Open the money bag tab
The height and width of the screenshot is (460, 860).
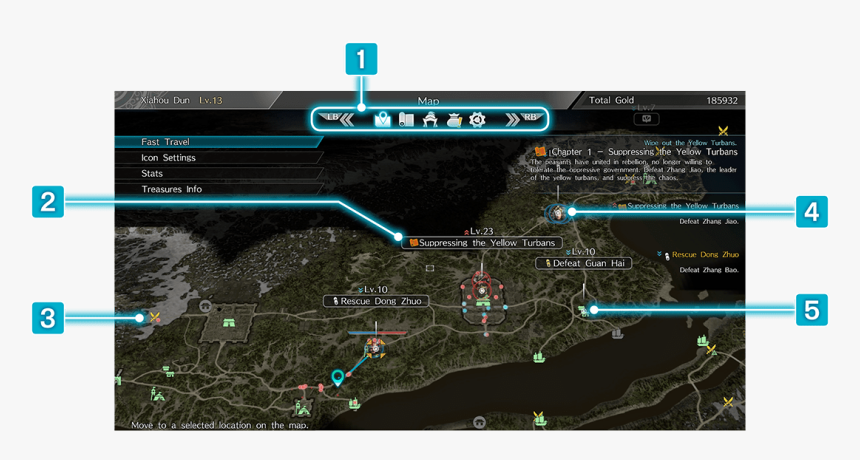click(x=454, y=120)
